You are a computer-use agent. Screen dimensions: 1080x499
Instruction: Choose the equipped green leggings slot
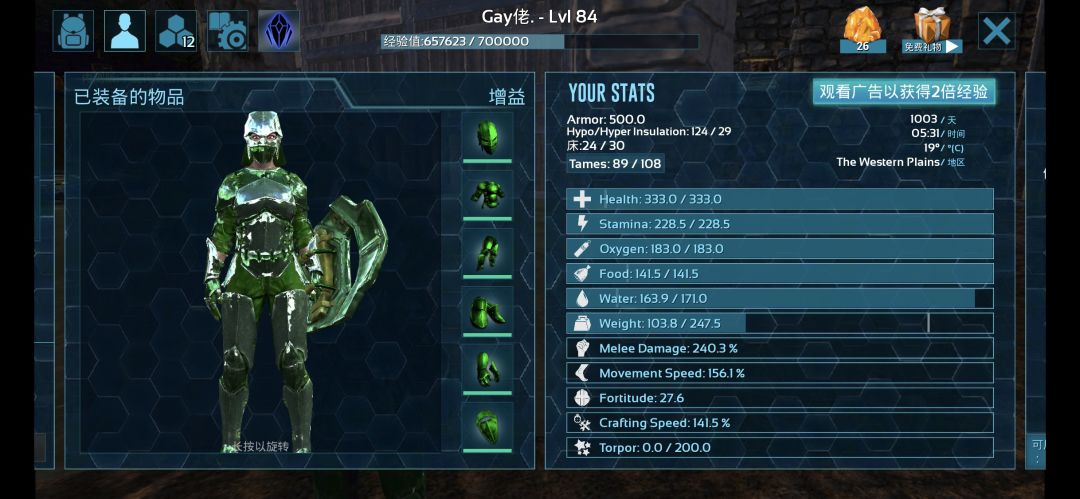click(487, 251)
